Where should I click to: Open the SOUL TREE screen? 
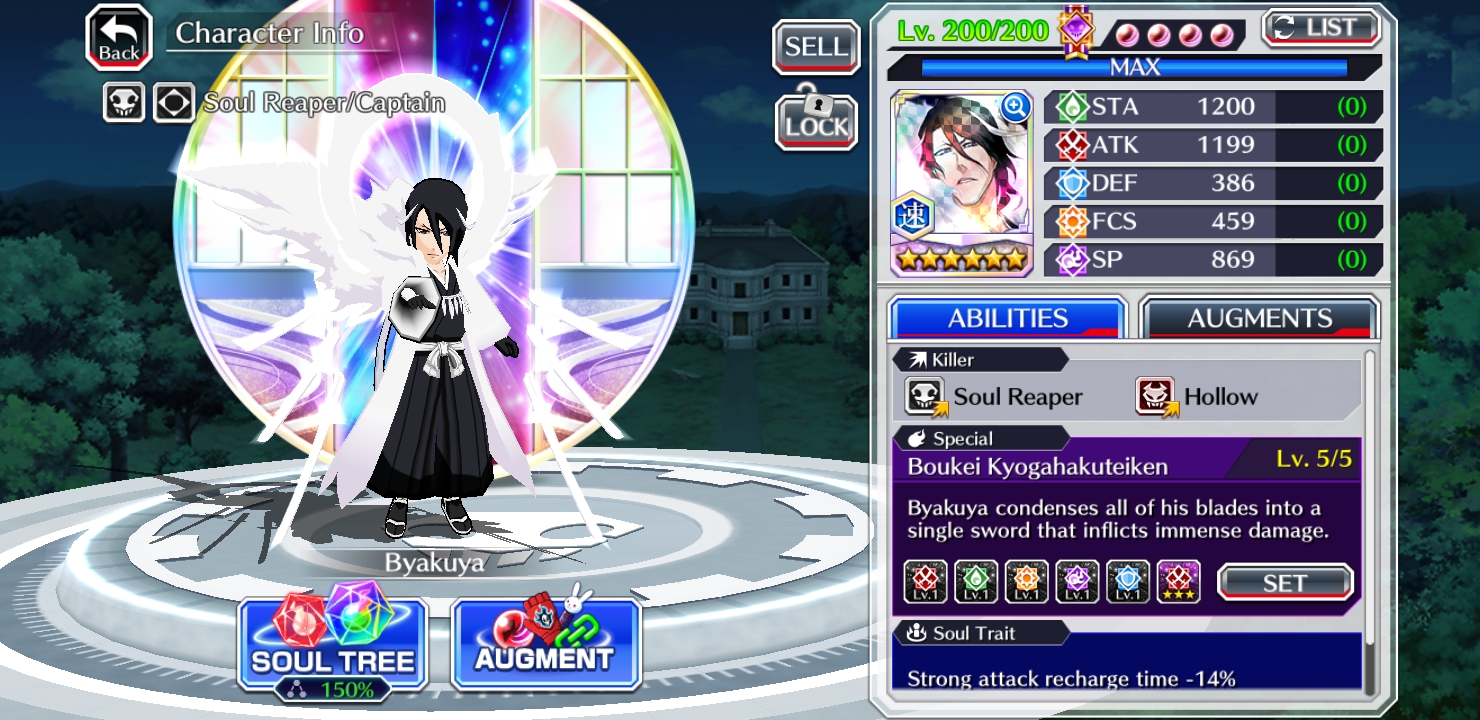tap(332, 645)
